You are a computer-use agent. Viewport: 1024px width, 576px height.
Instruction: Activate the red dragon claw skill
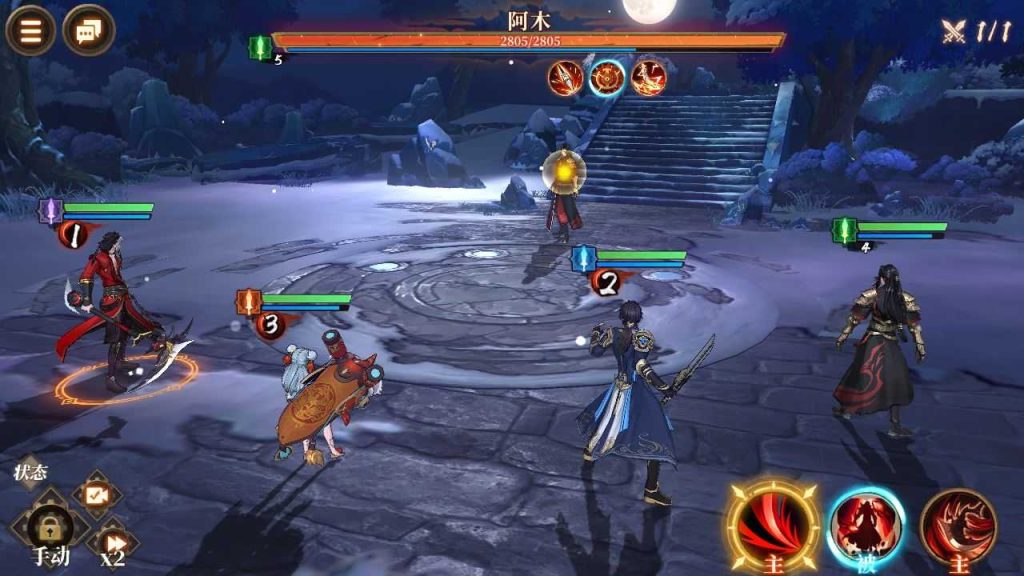click(958, 526)
